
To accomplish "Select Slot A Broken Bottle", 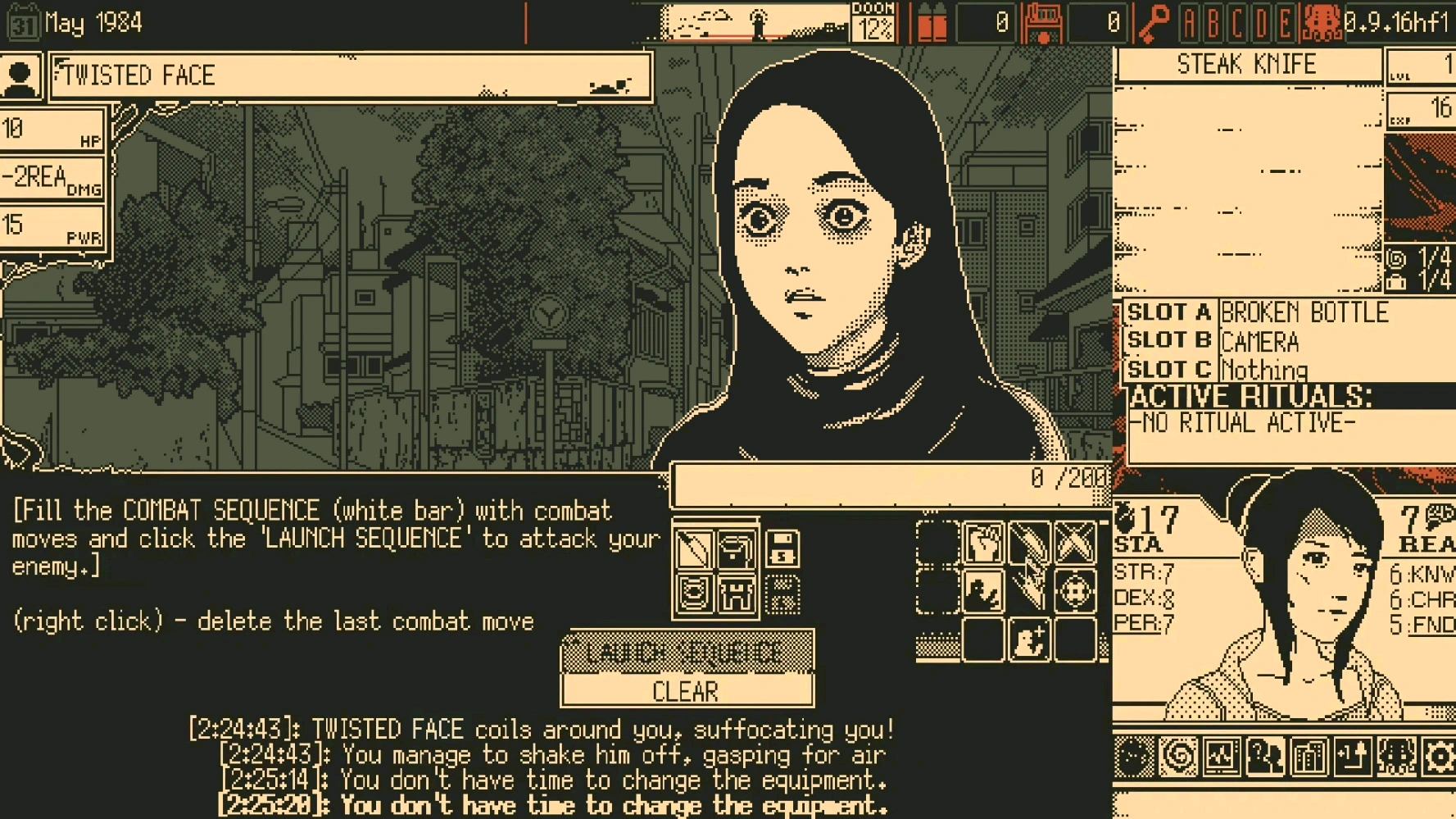I will point(1303,313).
